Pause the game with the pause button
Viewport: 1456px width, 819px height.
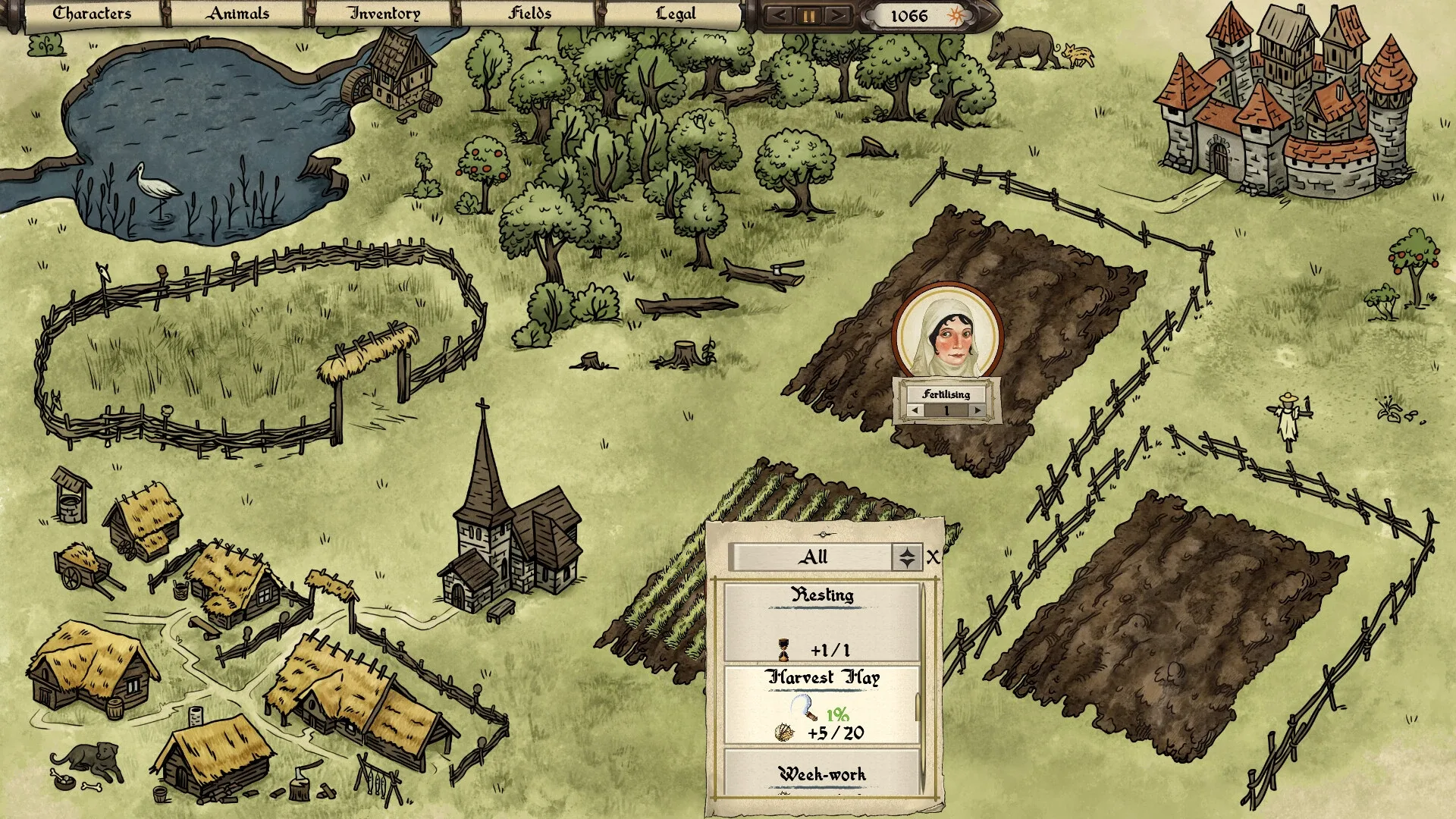pos(808,15)
